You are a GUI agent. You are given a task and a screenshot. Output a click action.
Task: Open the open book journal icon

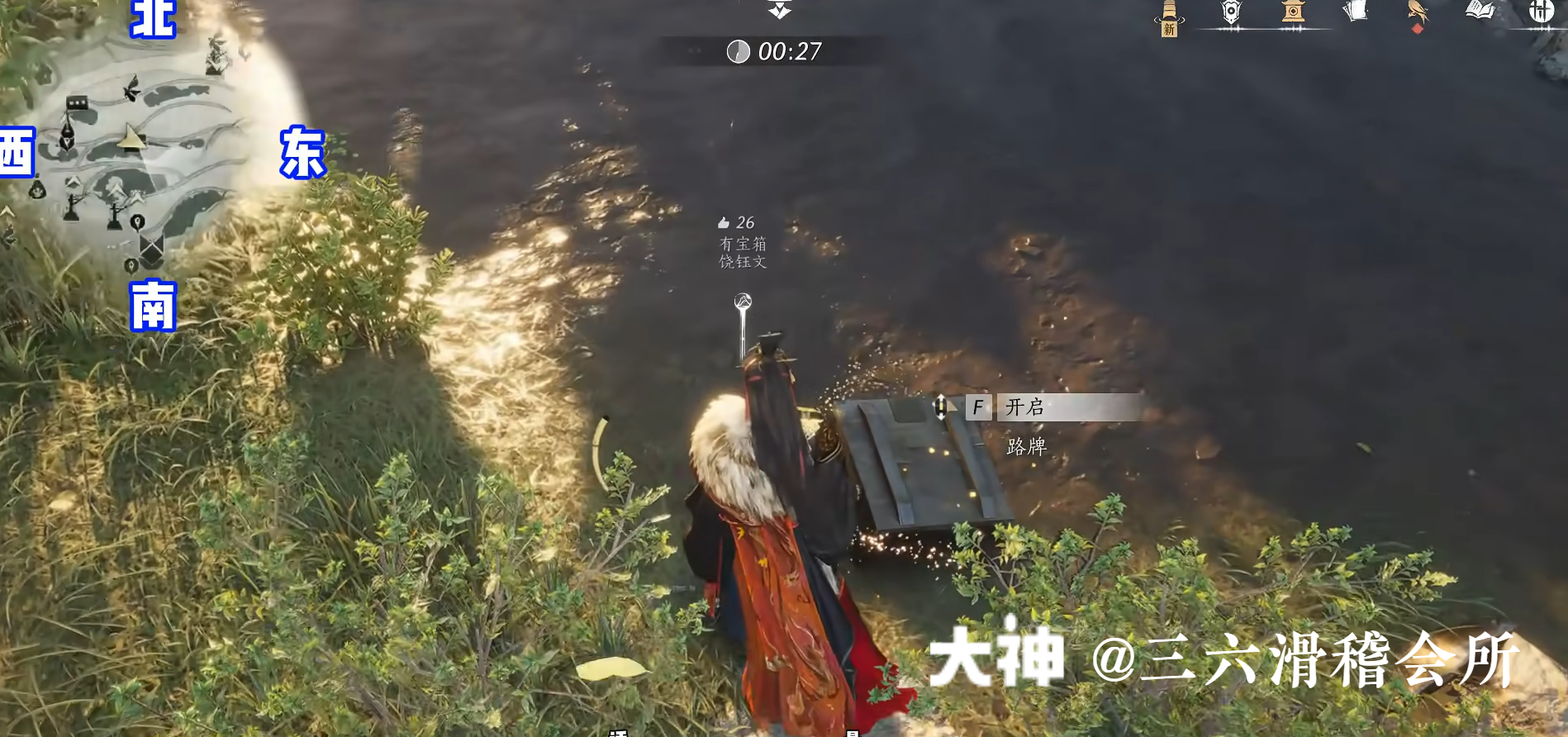tap(1478, 10)
